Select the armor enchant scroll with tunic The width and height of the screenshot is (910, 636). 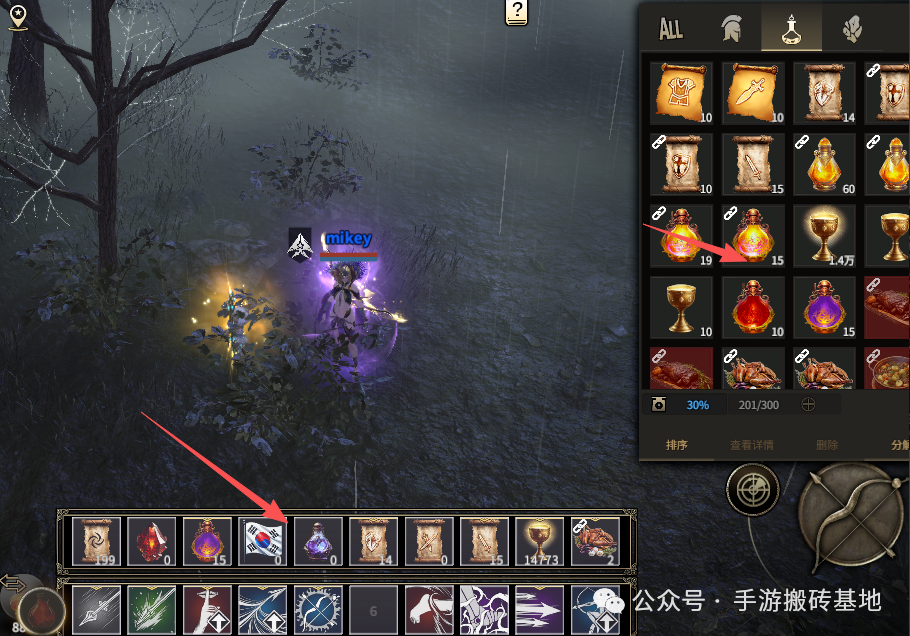click(x=681, y=93)
